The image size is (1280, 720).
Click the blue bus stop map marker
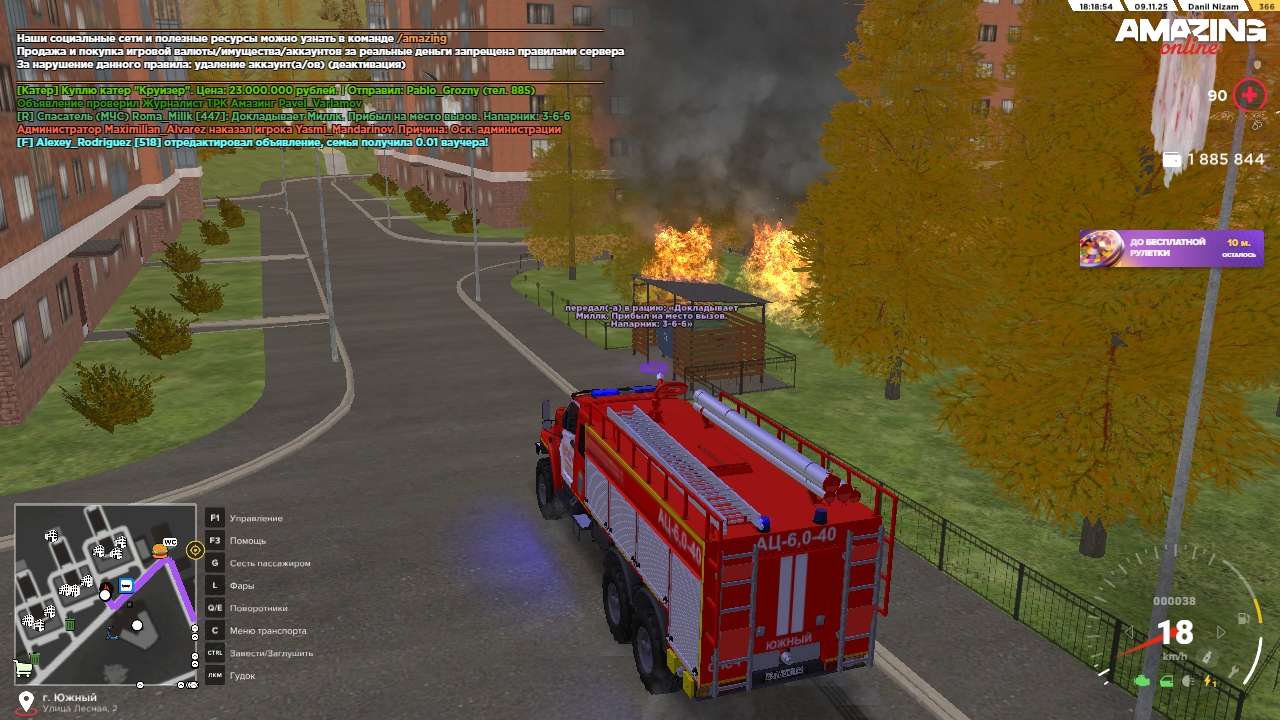point(126,586)
